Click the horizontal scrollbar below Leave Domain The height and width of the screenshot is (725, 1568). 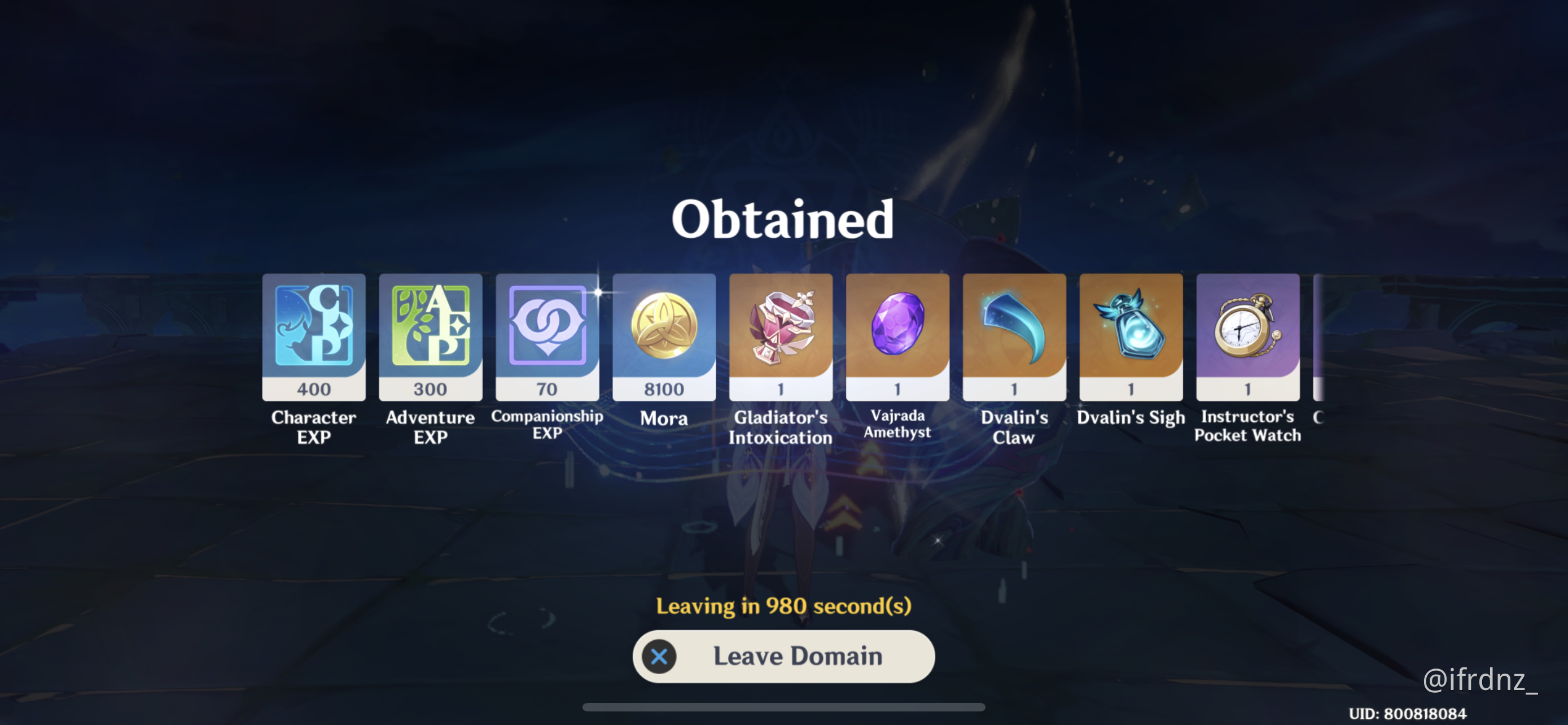point(783,708)
